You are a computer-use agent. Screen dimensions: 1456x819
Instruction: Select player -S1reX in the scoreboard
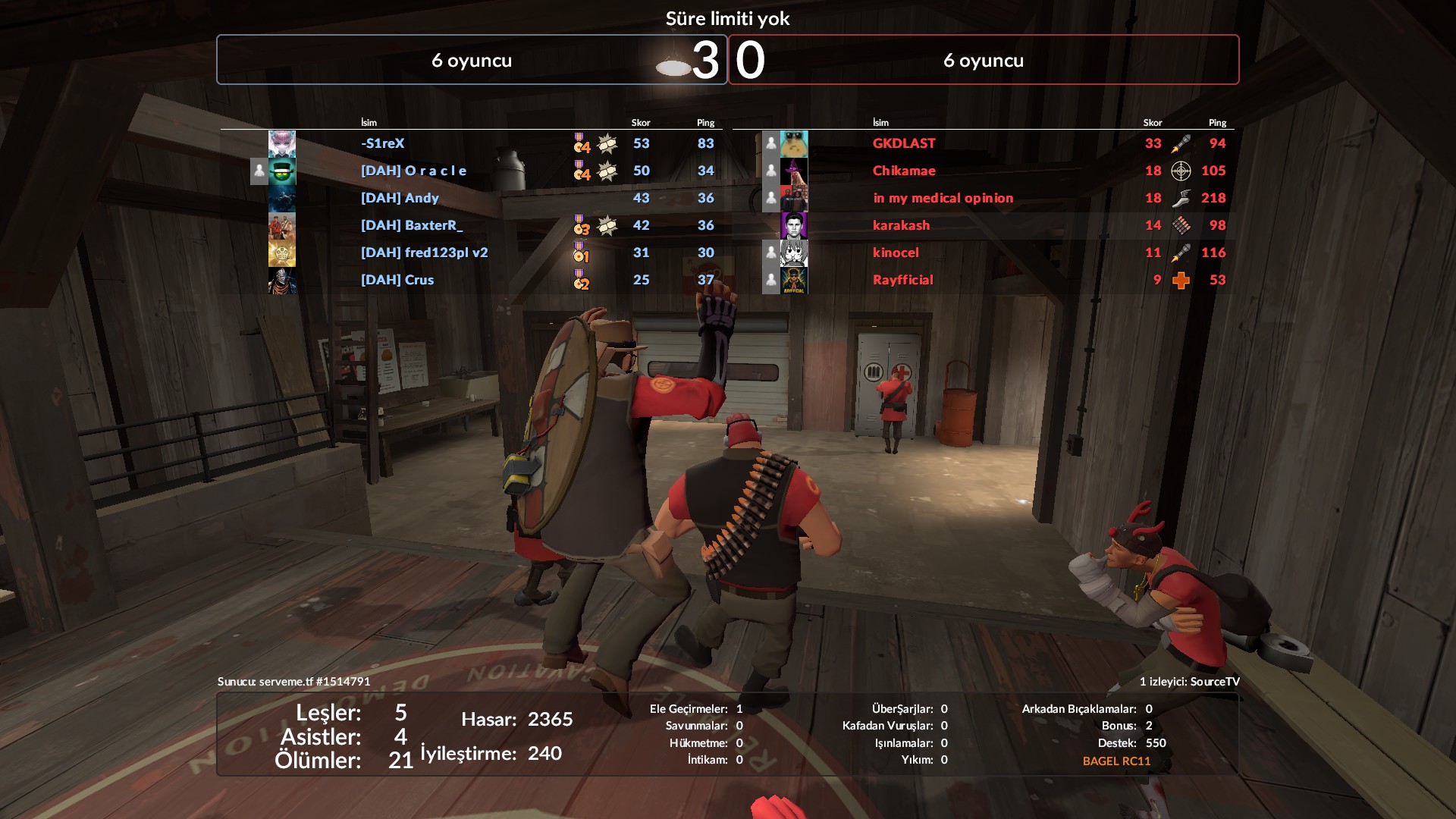click(383, 143)
